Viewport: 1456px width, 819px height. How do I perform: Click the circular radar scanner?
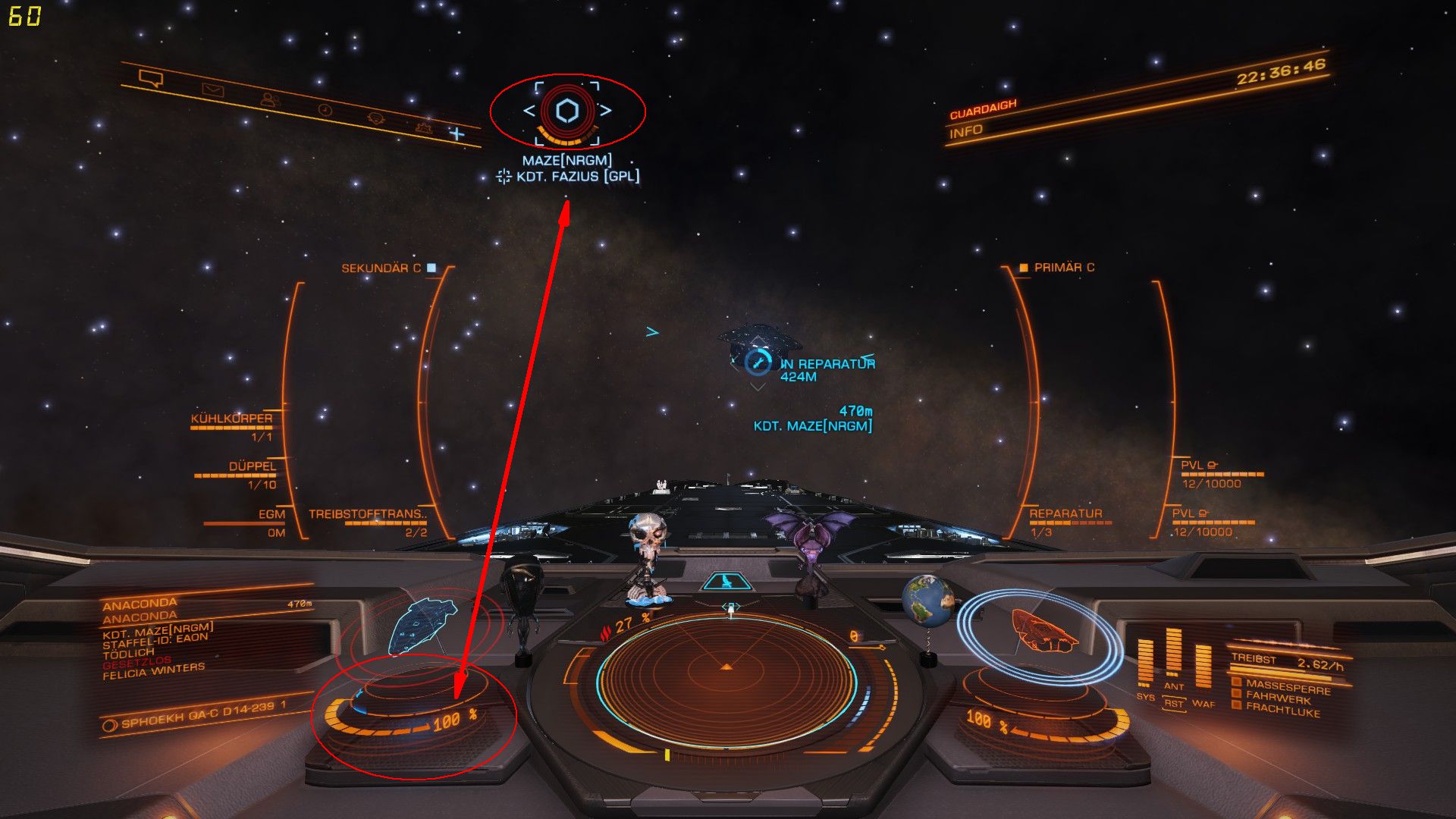pyautogui.click(x=726, y=667)
